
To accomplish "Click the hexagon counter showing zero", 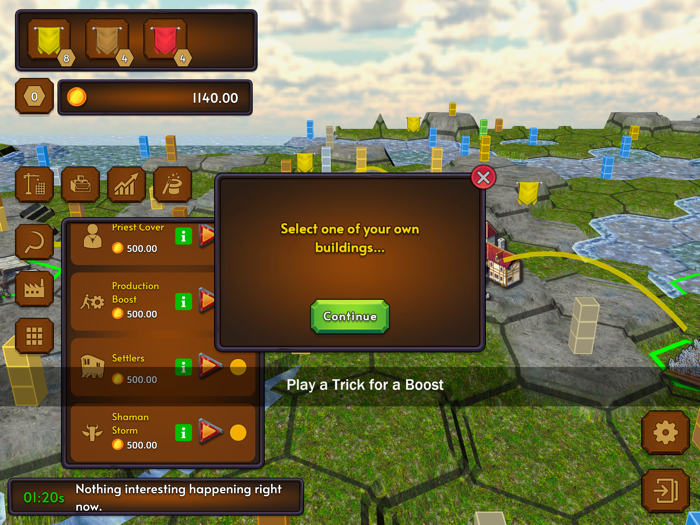I will click(x=35, y=97).
